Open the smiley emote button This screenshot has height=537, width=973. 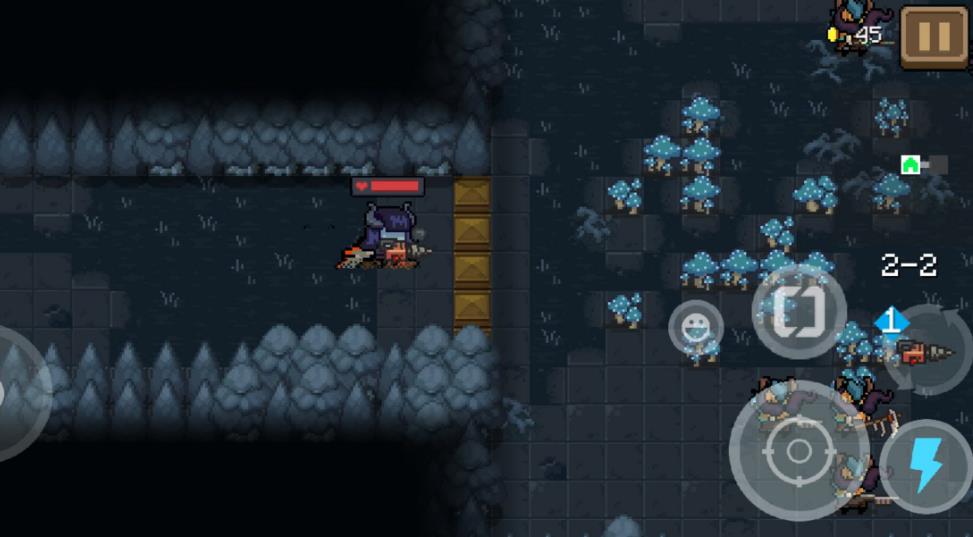tap(695, 326)
